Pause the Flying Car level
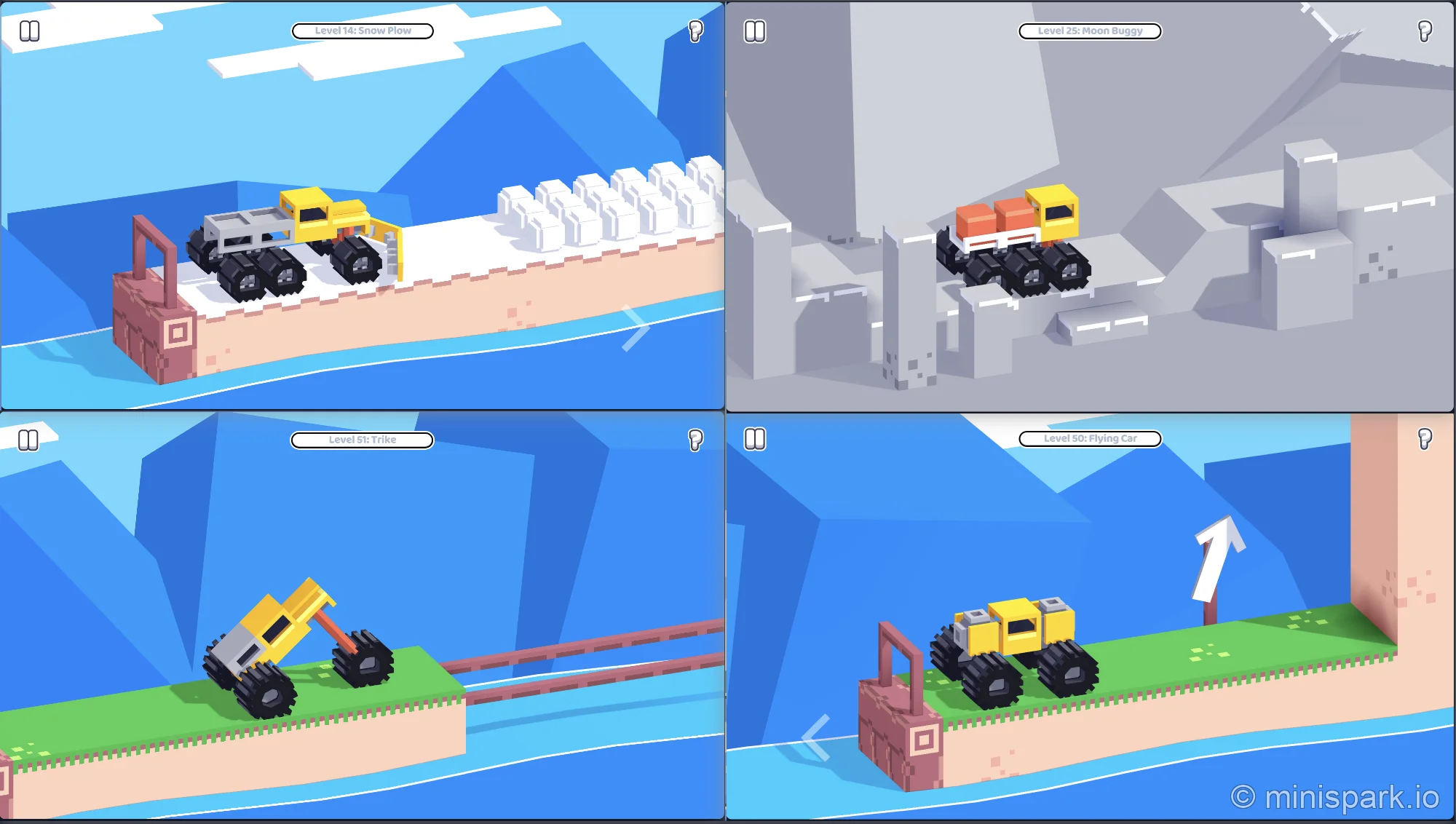Image resolution: width=1456 pixels, height=824 pixels. (756, 439)
